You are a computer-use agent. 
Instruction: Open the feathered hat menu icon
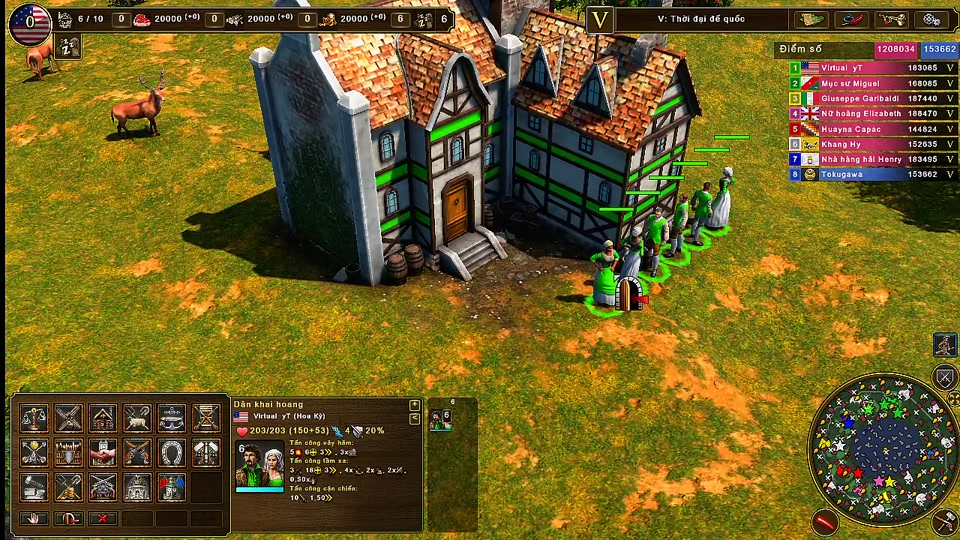pyautogui.click(x=851, y=19)
